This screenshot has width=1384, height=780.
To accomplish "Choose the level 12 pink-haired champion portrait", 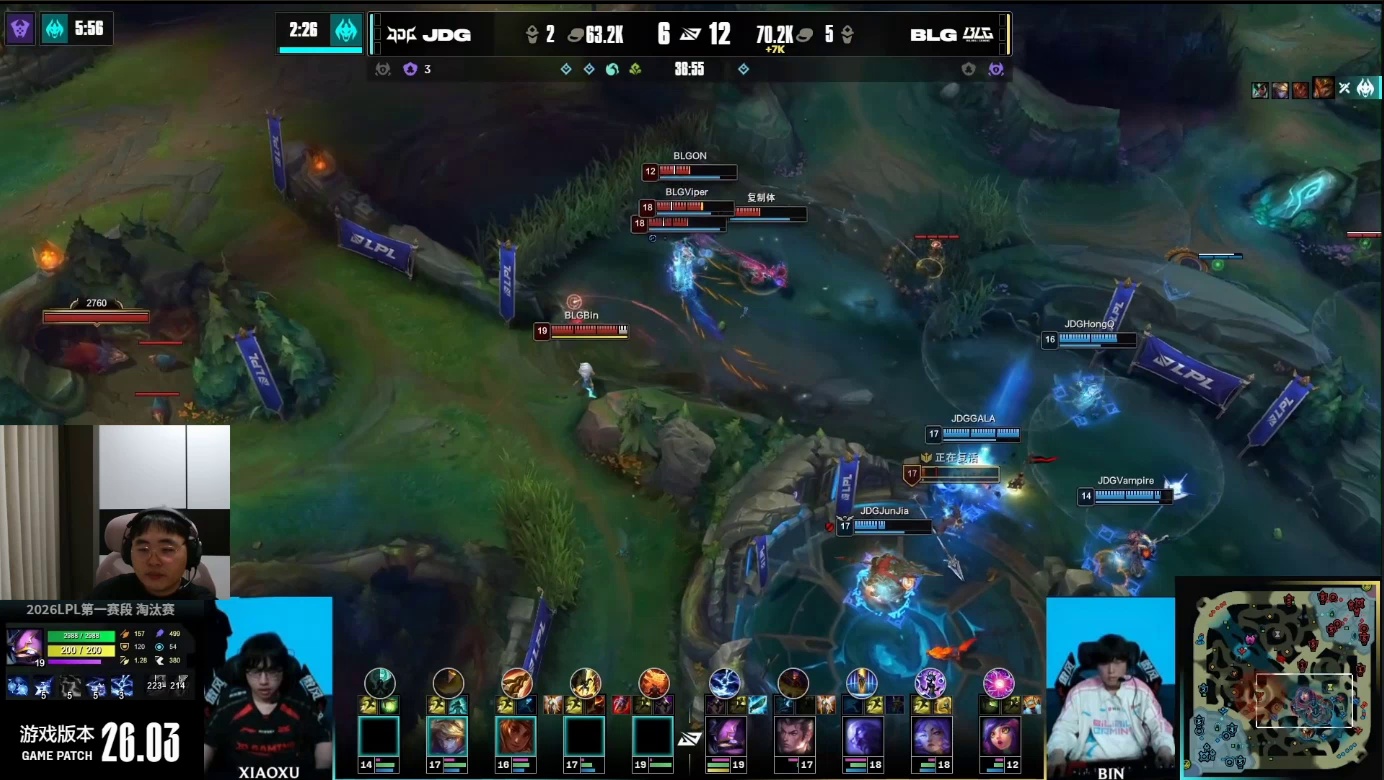I will click(999, 737).
